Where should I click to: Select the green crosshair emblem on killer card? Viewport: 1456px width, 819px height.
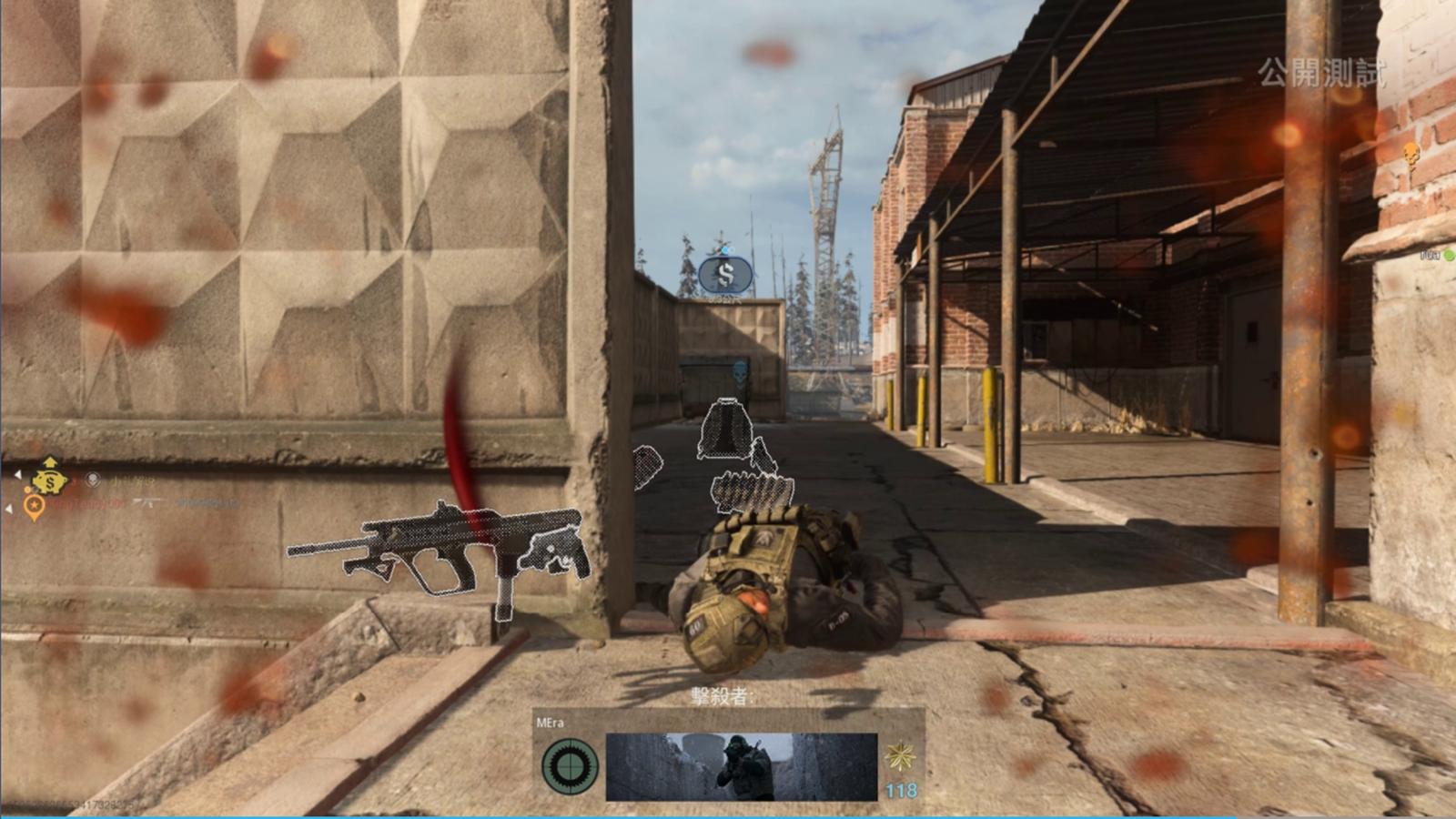tap(570, 766)
